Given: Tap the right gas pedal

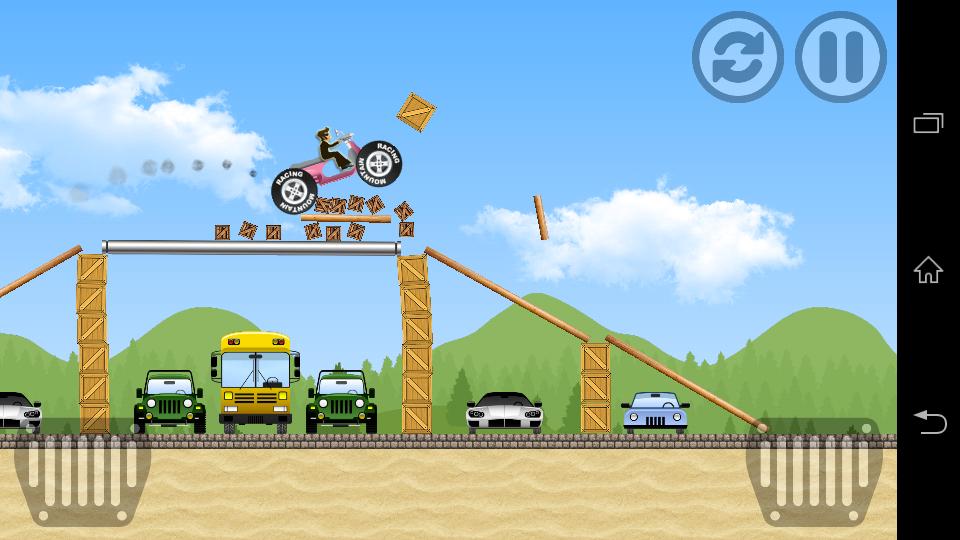Looking at the screenshot, I should point(814,472).
